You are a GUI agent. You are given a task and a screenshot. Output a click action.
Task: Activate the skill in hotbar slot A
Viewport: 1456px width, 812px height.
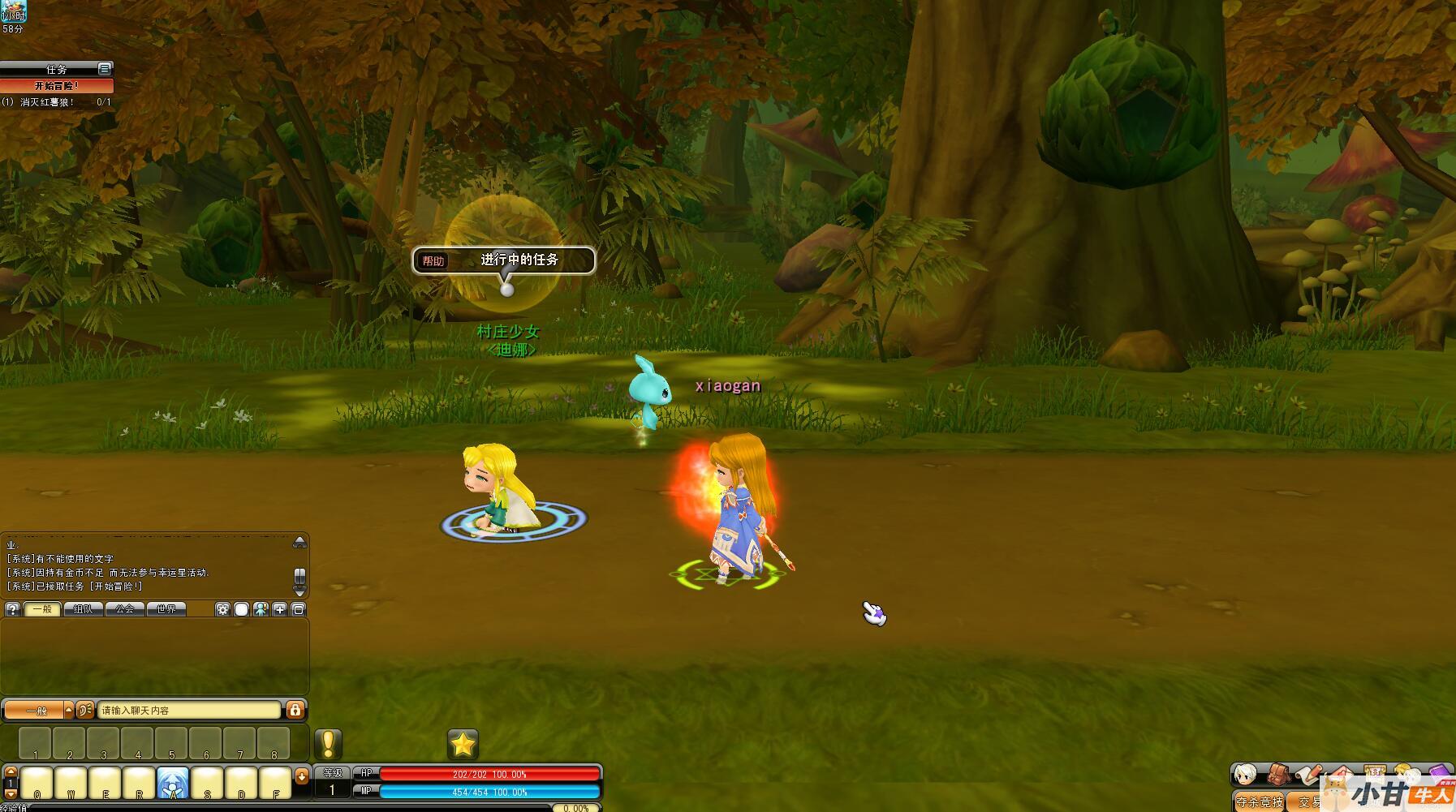pos(173,784)
